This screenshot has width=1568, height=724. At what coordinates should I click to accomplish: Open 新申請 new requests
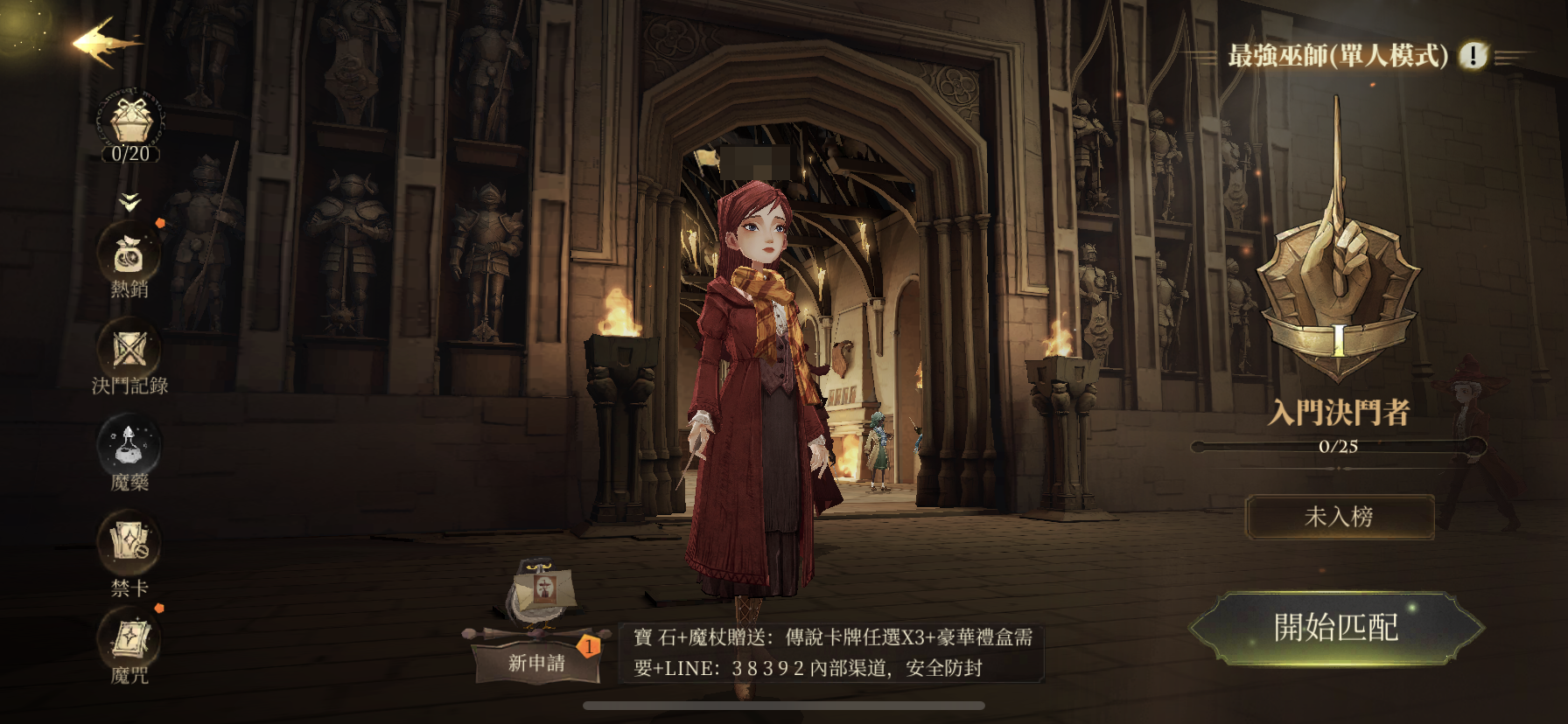tap(536, 662)
